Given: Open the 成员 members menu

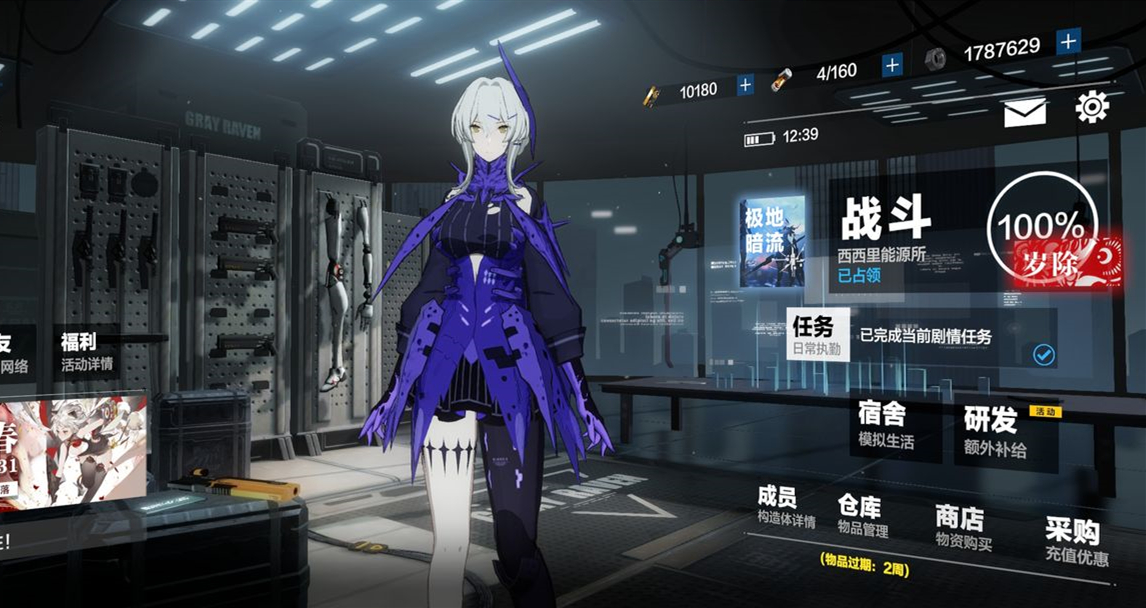Looking at the screenshot, I should click(x=784, y=507).
